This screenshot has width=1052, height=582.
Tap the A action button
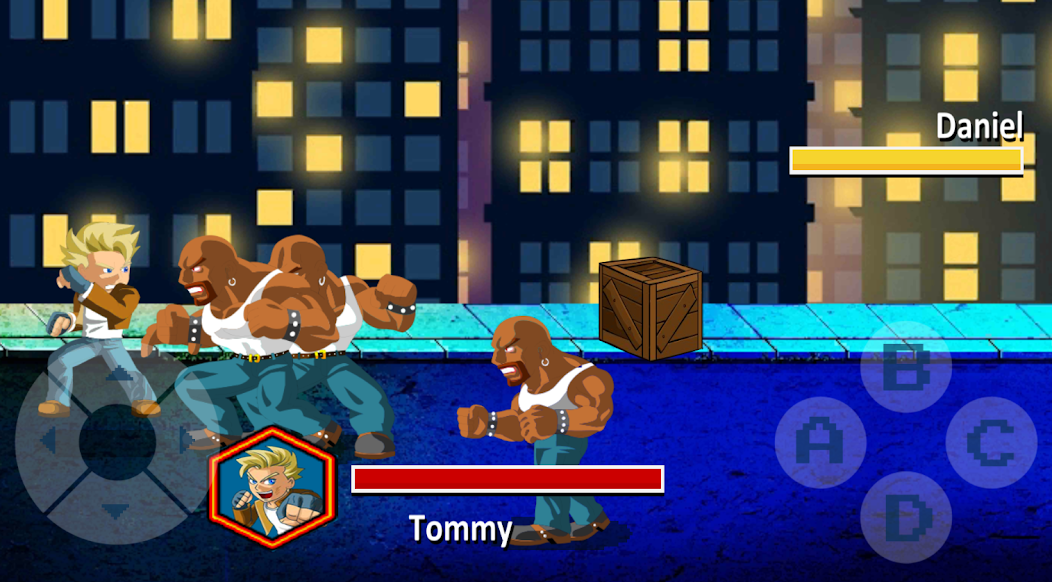(819, 441)
